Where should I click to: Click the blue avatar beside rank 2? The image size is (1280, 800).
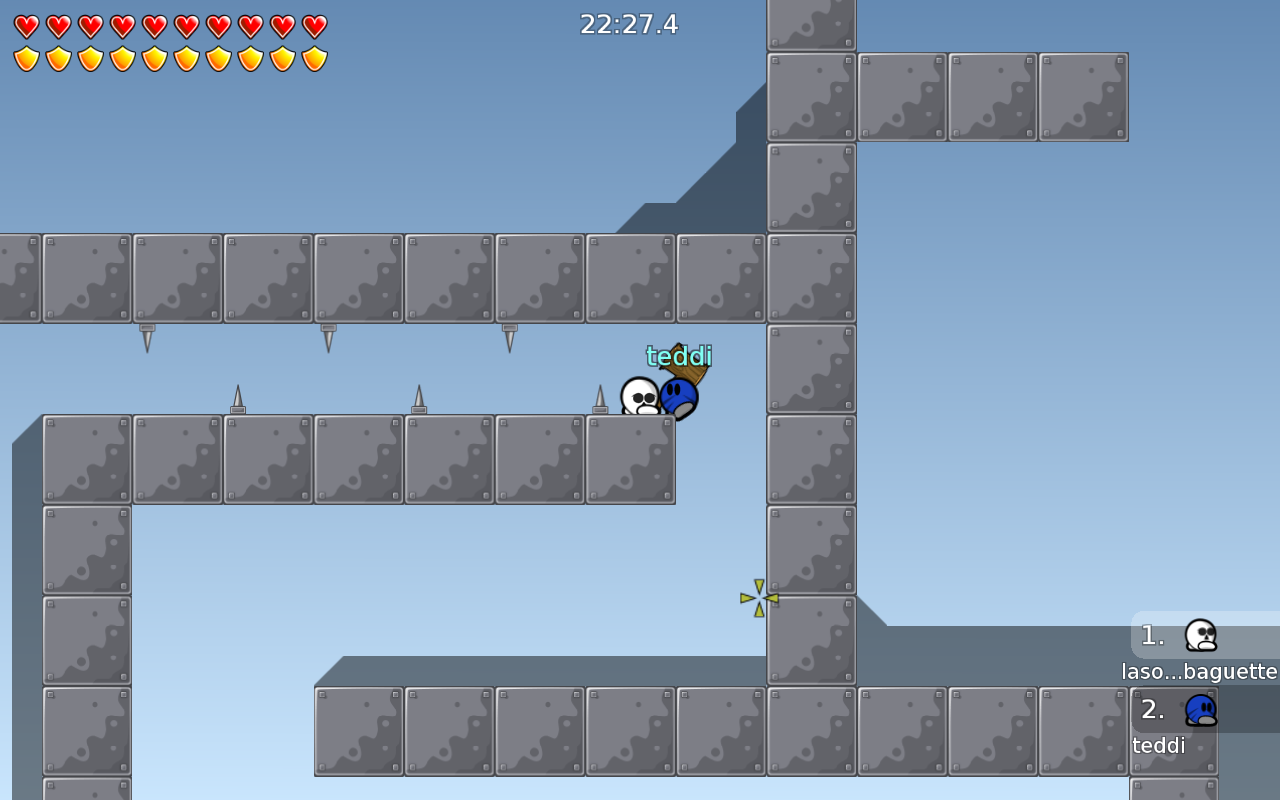click(1199, 708)
